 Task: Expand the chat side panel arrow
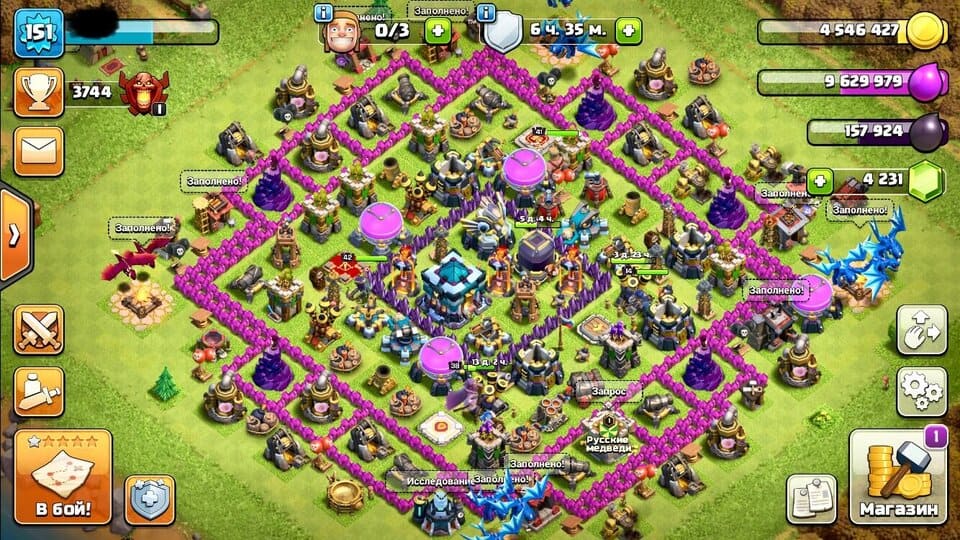coord(14,236)
